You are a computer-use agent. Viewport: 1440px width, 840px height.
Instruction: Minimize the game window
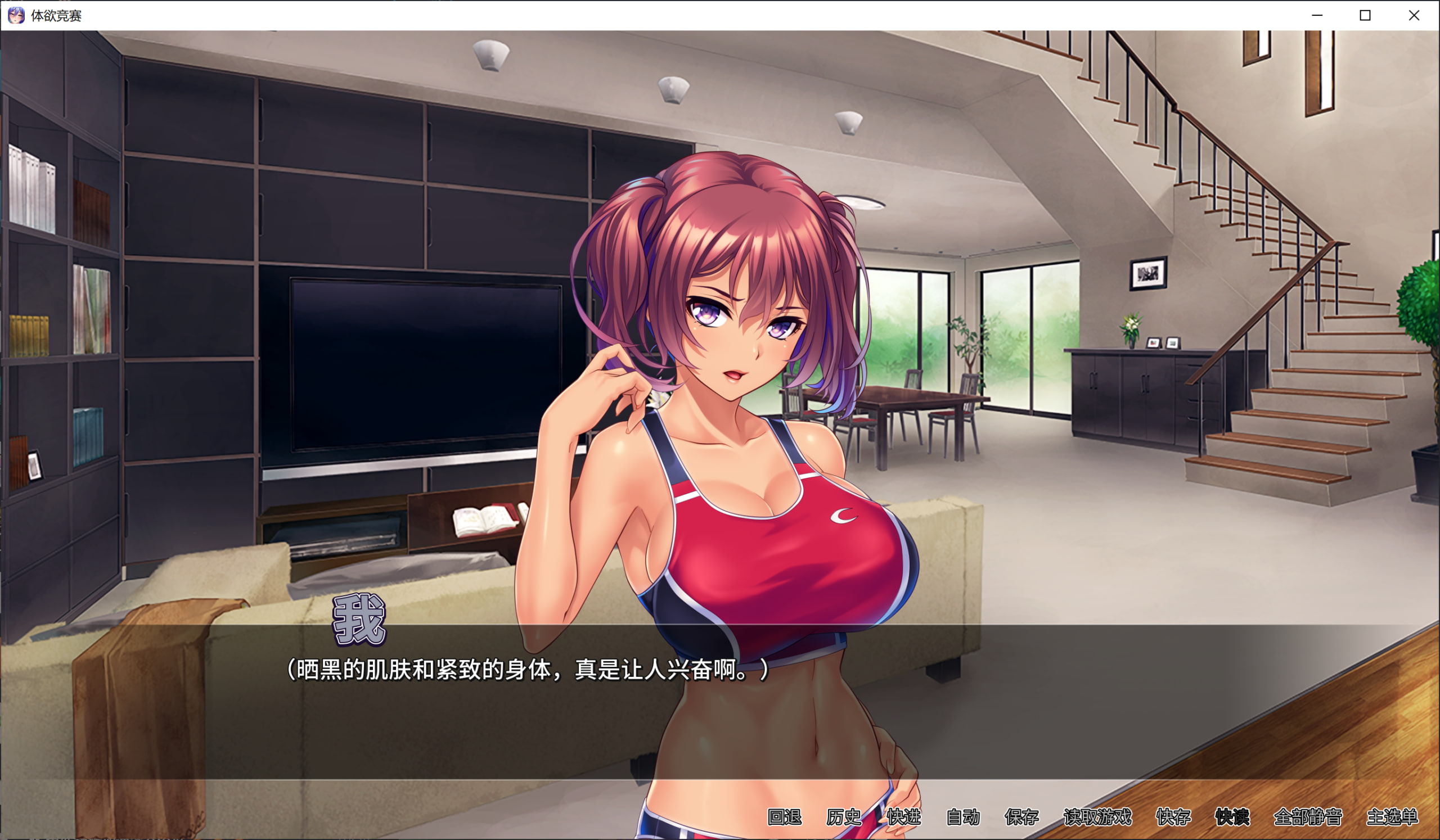pos(1317,15)
